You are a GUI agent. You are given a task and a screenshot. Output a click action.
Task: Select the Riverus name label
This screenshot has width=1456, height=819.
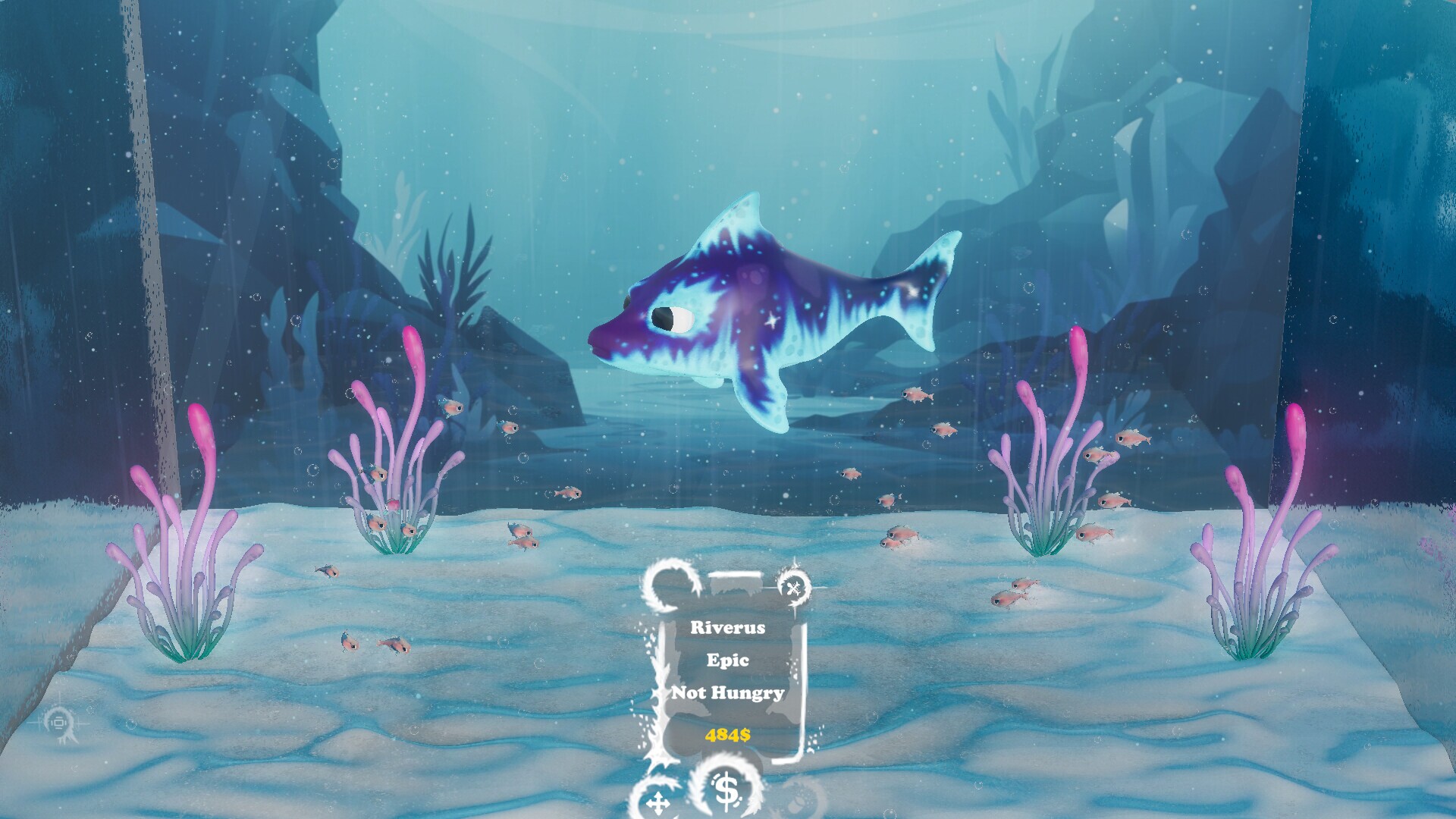730,627
